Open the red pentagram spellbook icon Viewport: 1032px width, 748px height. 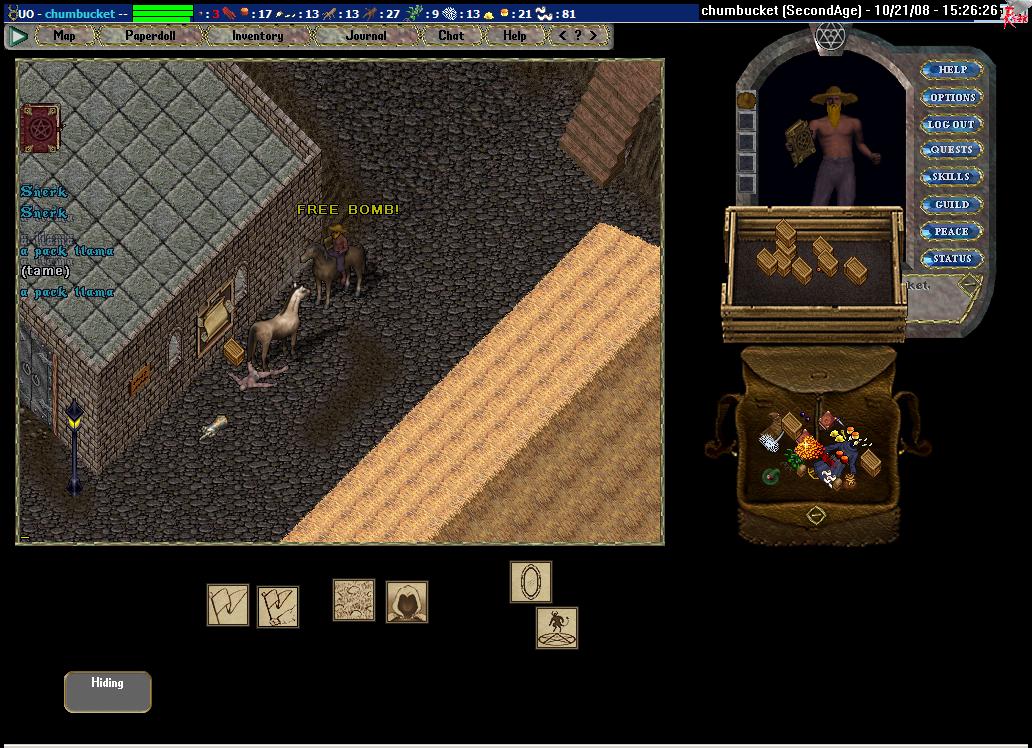[x=40, y=128]
